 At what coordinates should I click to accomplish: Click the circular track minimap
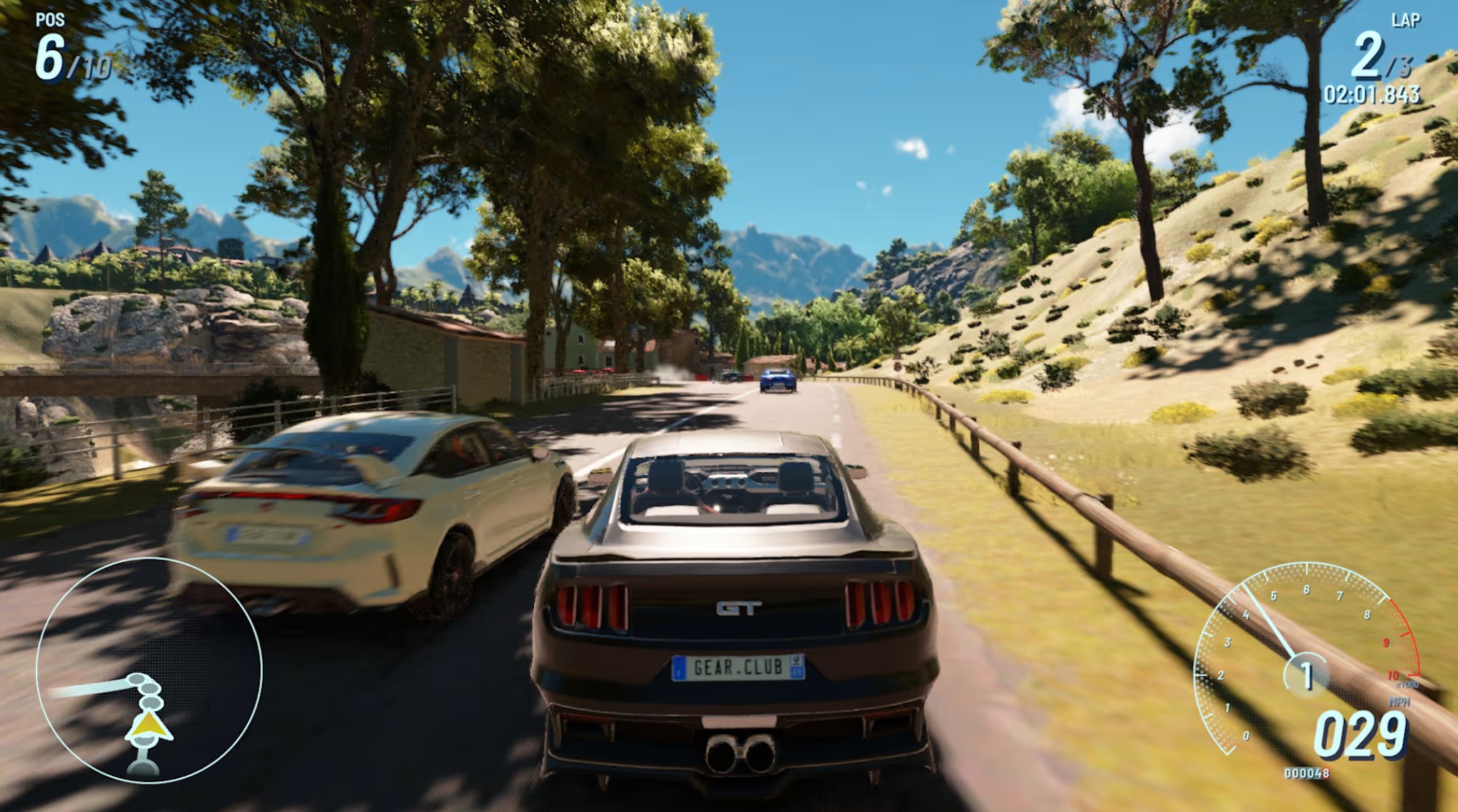(149, 670)
